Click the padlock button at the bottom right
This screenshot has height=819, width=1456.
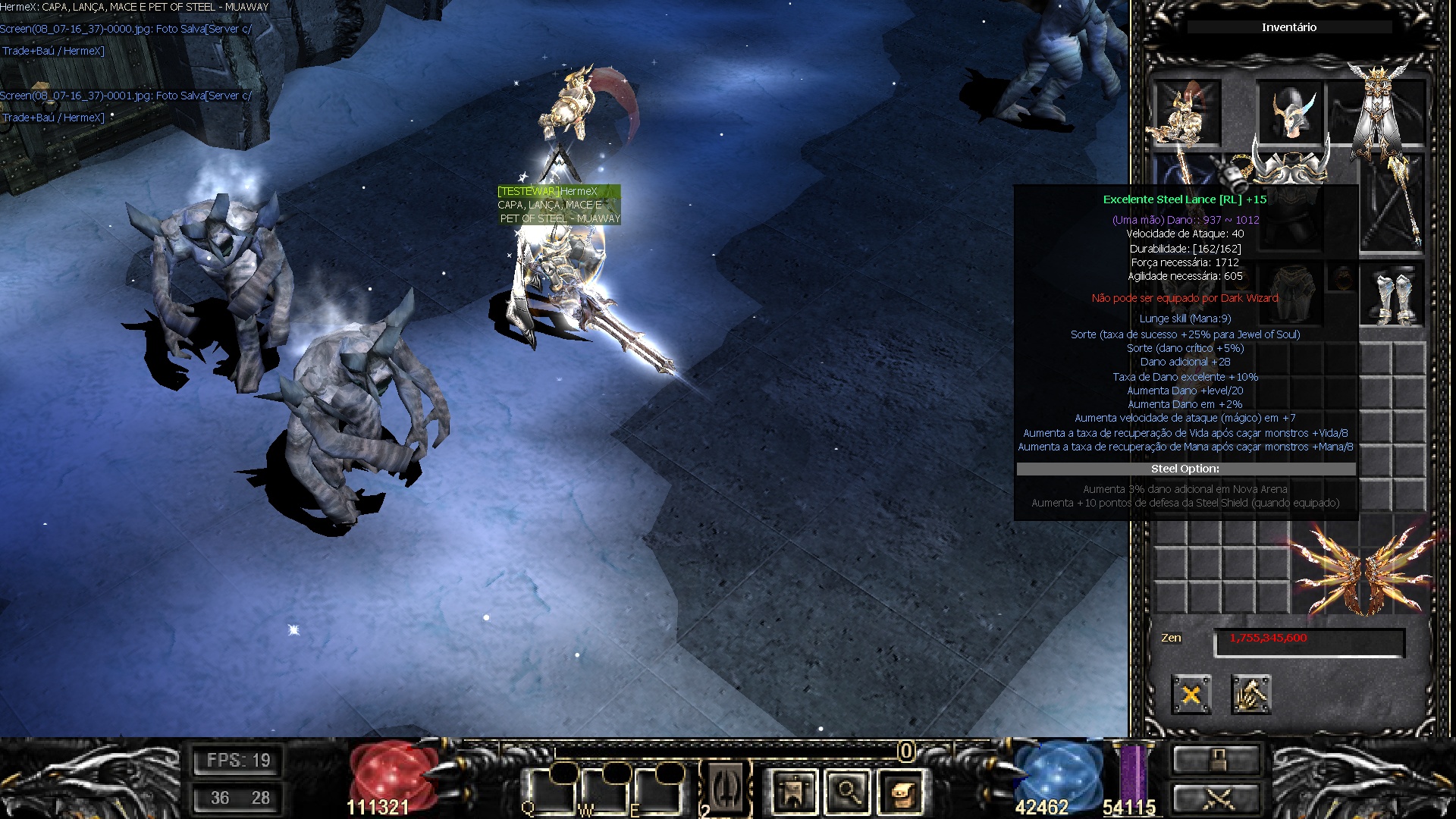(x=1216, y=759)
